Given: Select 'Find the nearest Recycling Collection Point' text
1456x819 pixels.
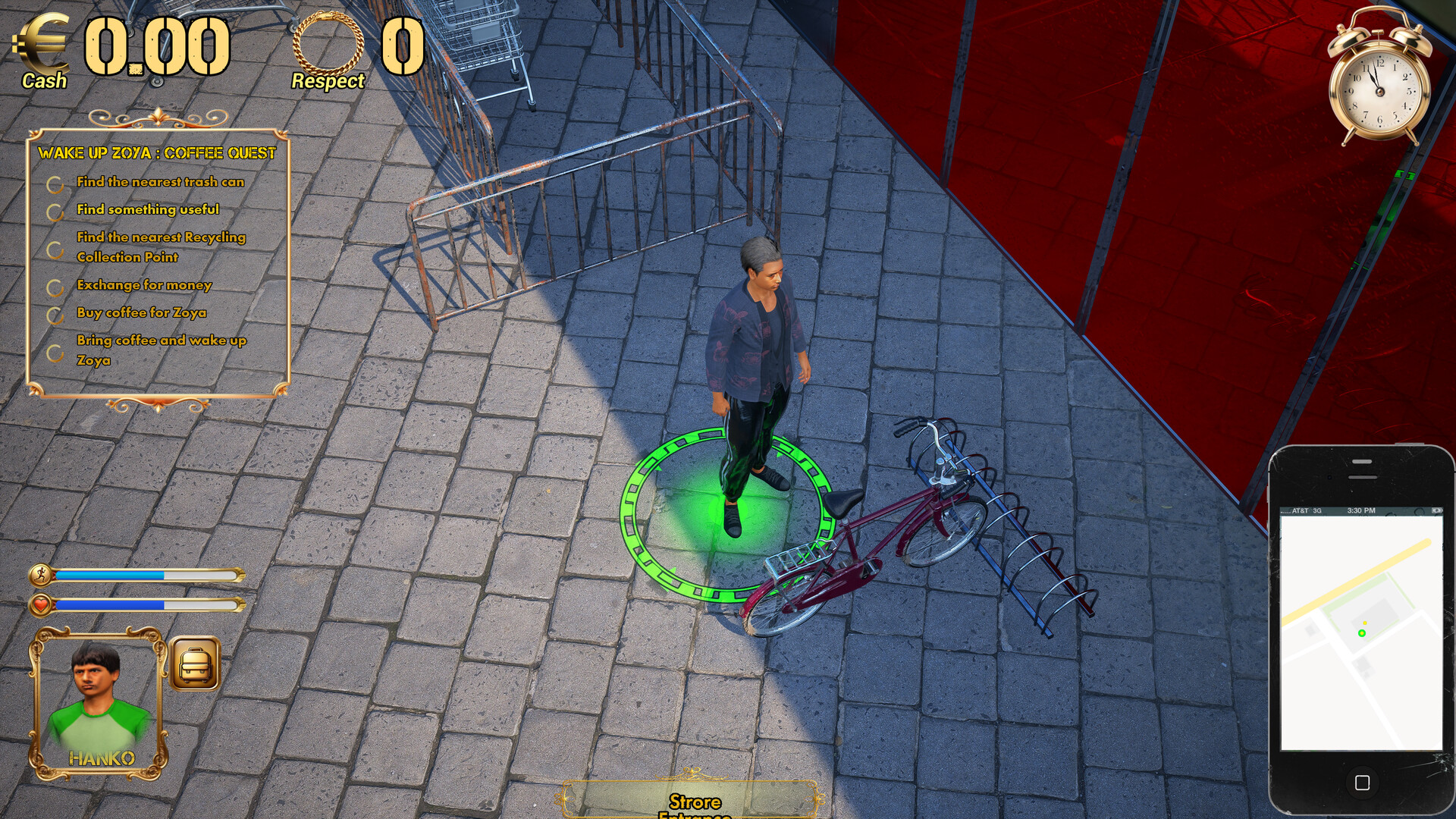Looking at the screenshot, I should (x=160, y=247).
